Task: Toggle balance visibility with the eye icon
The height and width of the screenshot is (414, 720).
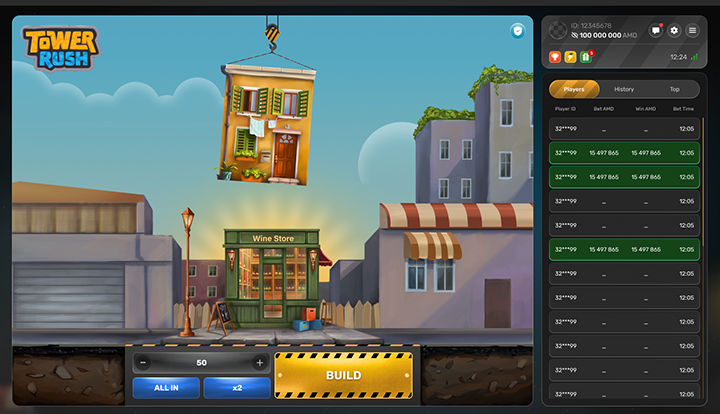Action: click(575, 35)
